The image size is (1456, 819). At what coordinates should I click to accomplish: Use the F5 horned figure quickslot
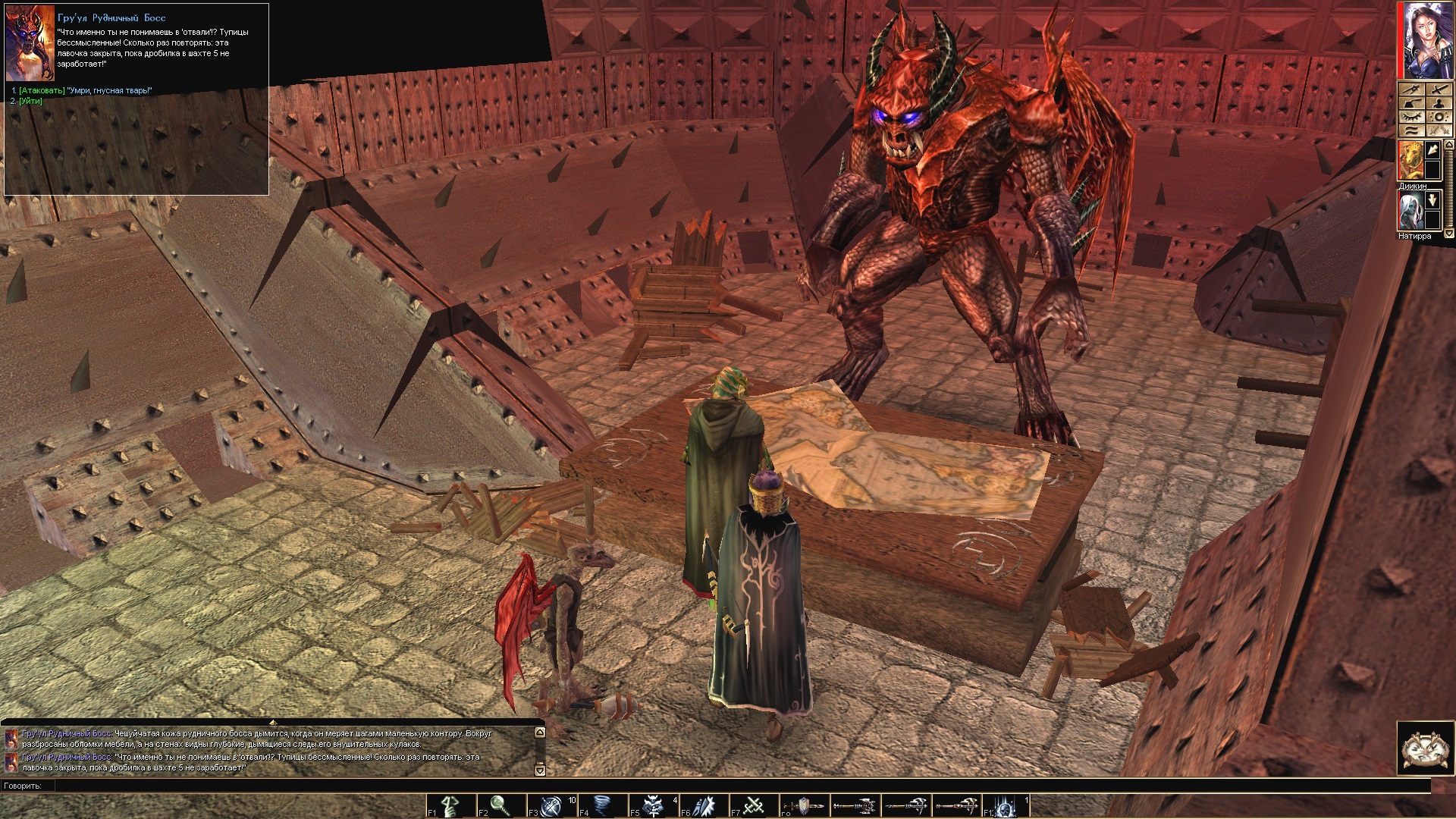(x=654, y=805)
